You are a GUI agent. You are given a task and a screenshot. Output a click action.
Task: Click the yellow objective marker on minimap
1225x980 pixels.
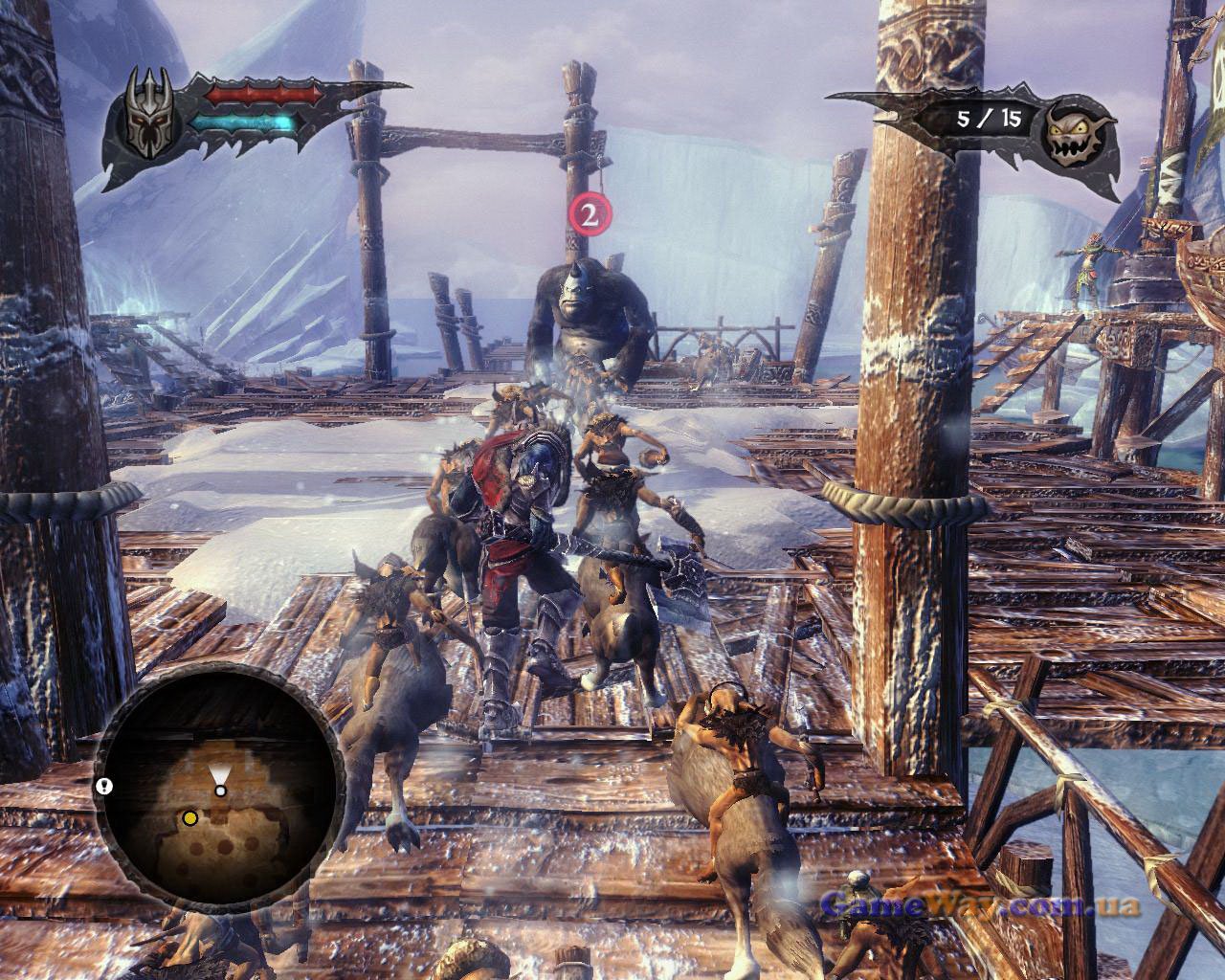pos(190,817)
